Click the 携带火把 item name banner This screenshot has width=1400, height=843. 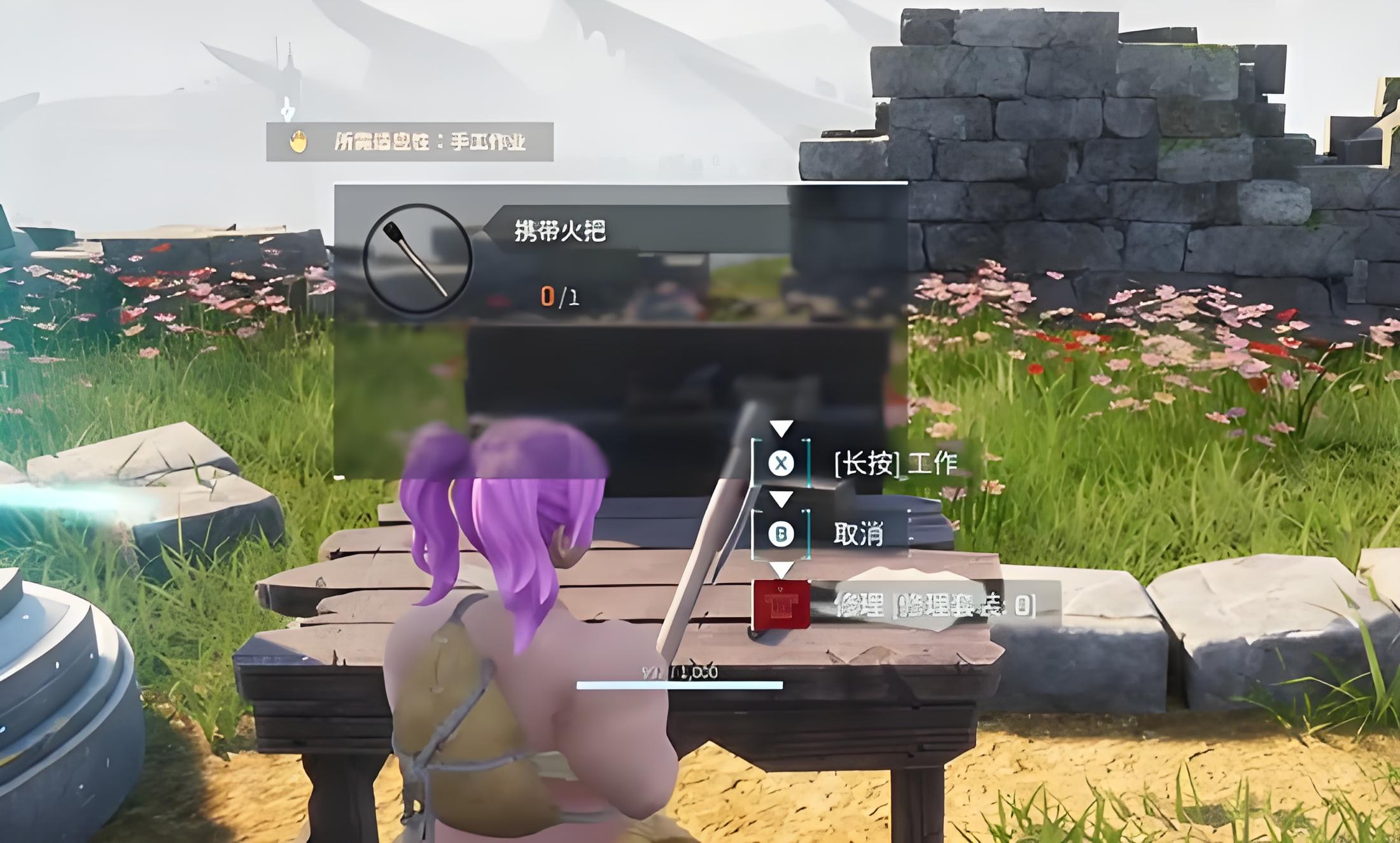(x=560, y=230)
